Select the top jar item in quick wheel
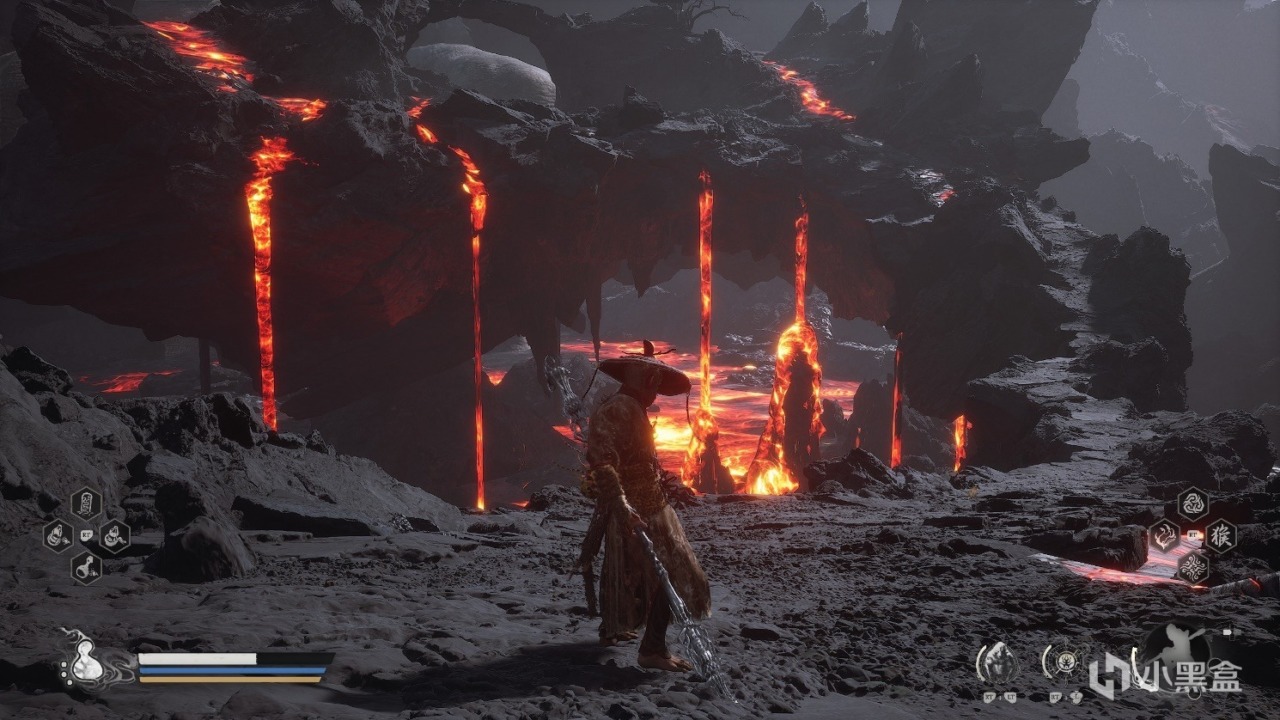The height and width of the screenshot is (720, 1280). [x=86, y=502]
